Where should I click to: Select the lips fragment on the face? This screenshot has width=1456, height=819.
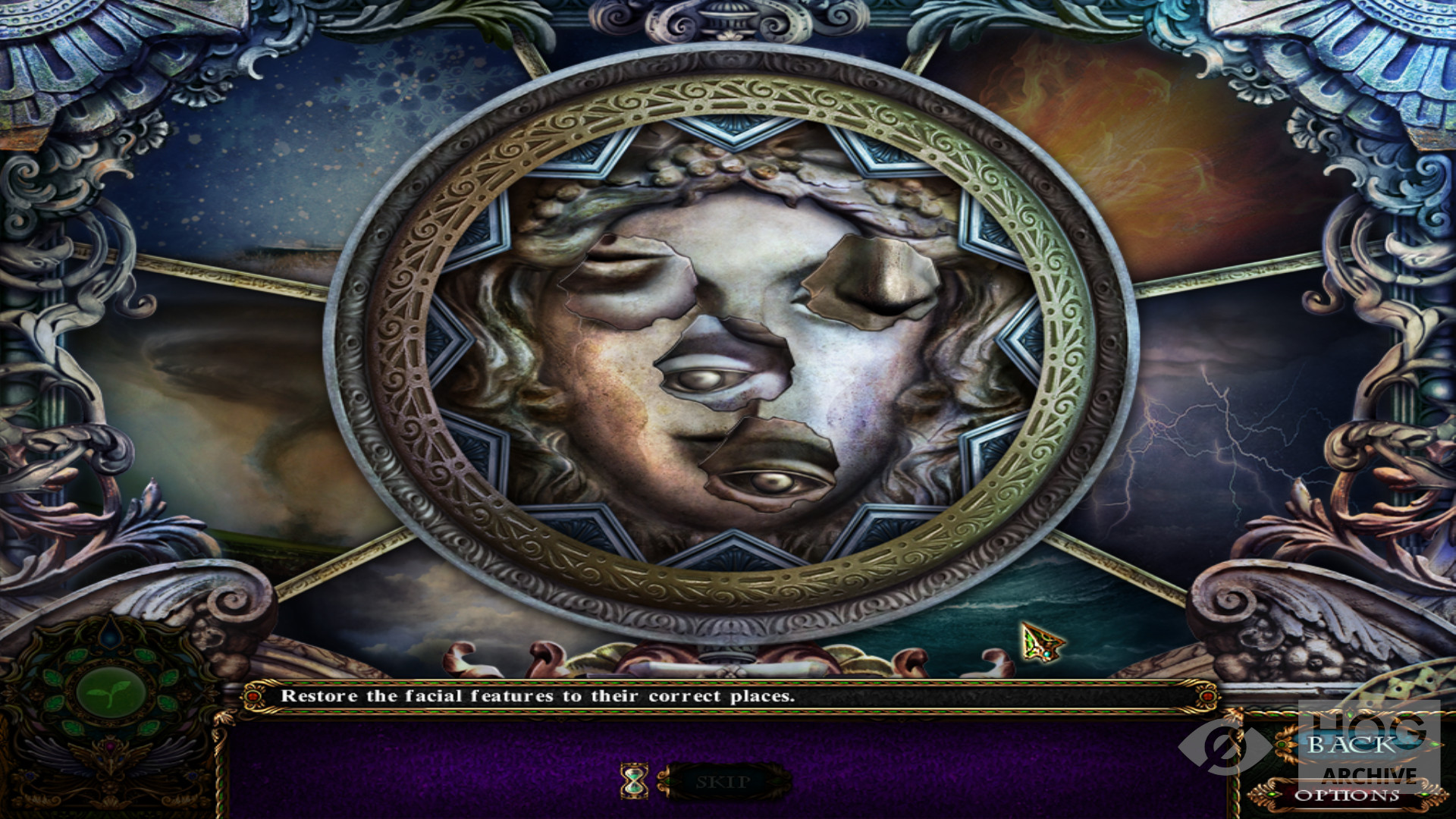(x=626, y=280)
